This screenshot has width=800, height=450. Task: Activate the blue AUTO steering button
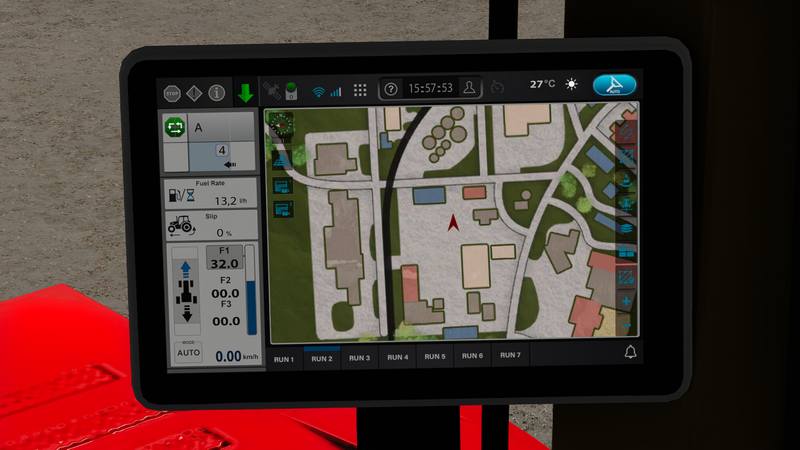[x=614, y=86]
